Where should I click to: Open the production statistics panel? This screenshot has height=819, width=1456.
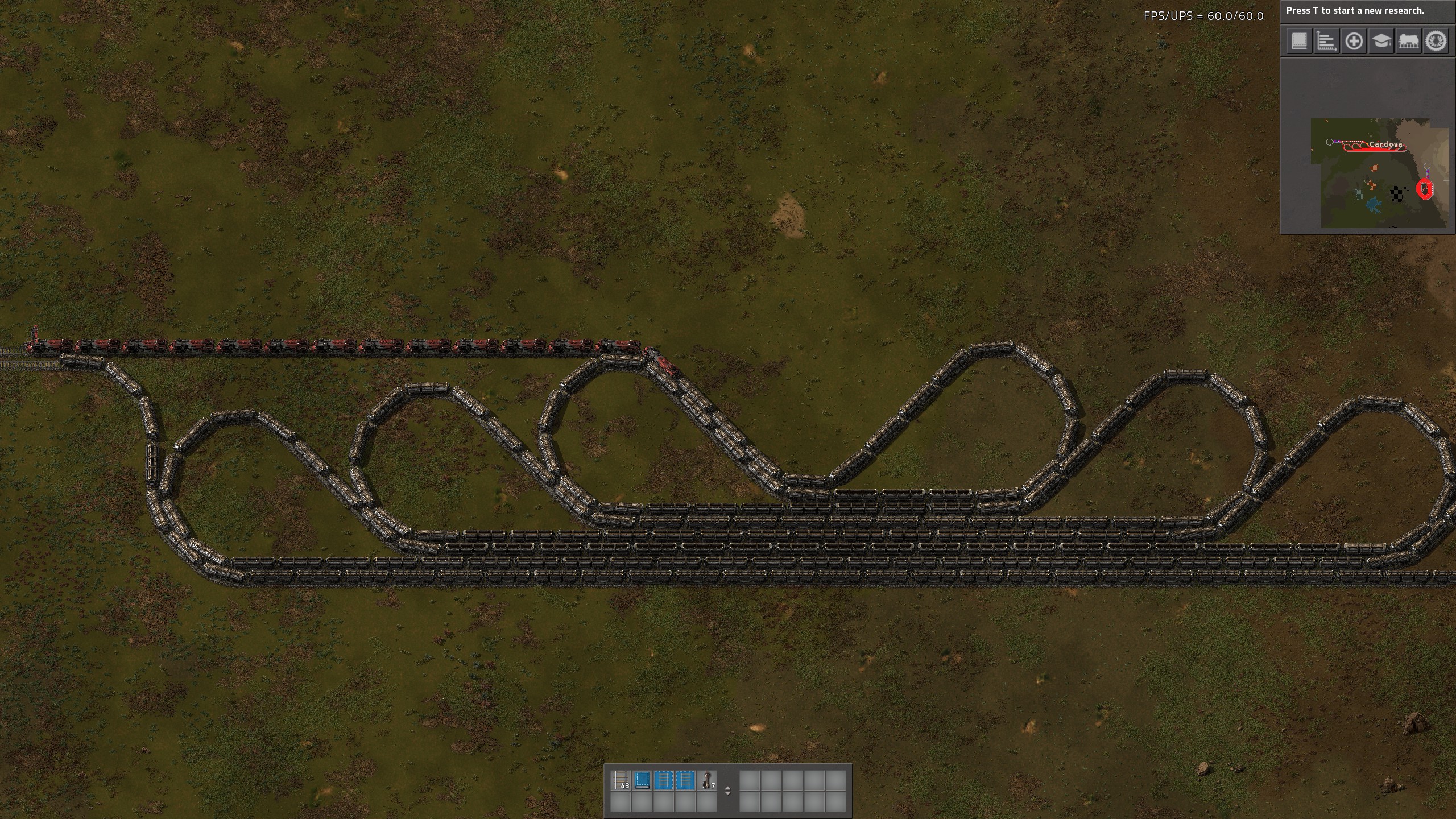pyautogui.click(x=1326, y=42)
